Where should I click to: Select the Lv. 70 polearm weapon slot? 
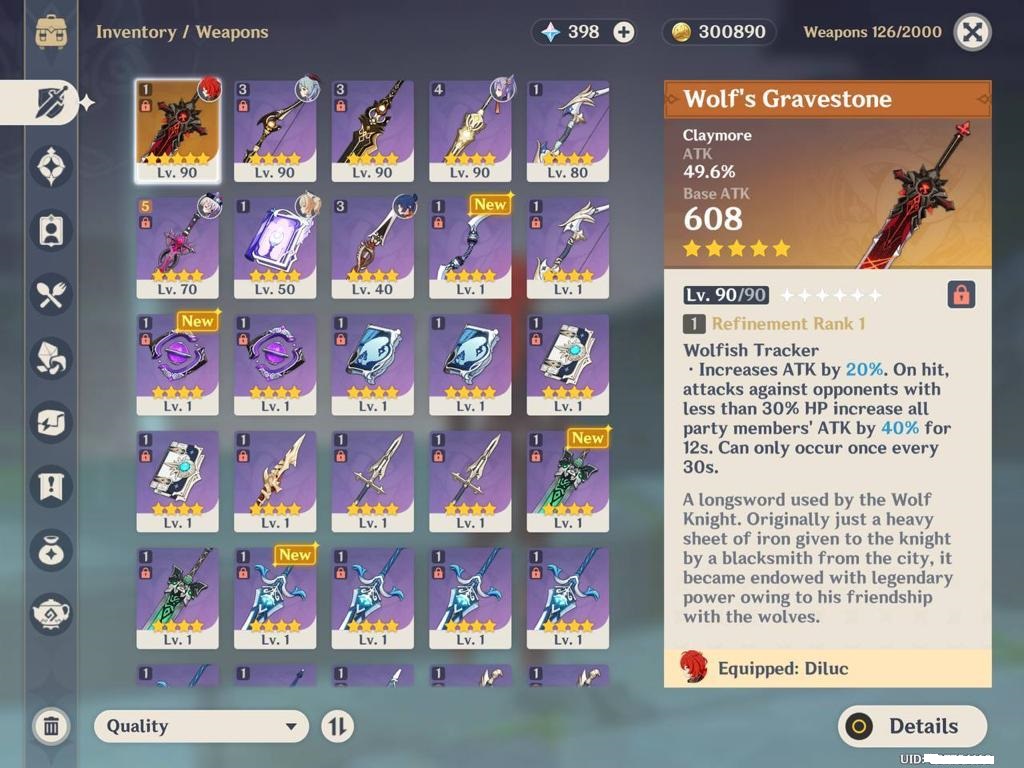click(177, 247)
